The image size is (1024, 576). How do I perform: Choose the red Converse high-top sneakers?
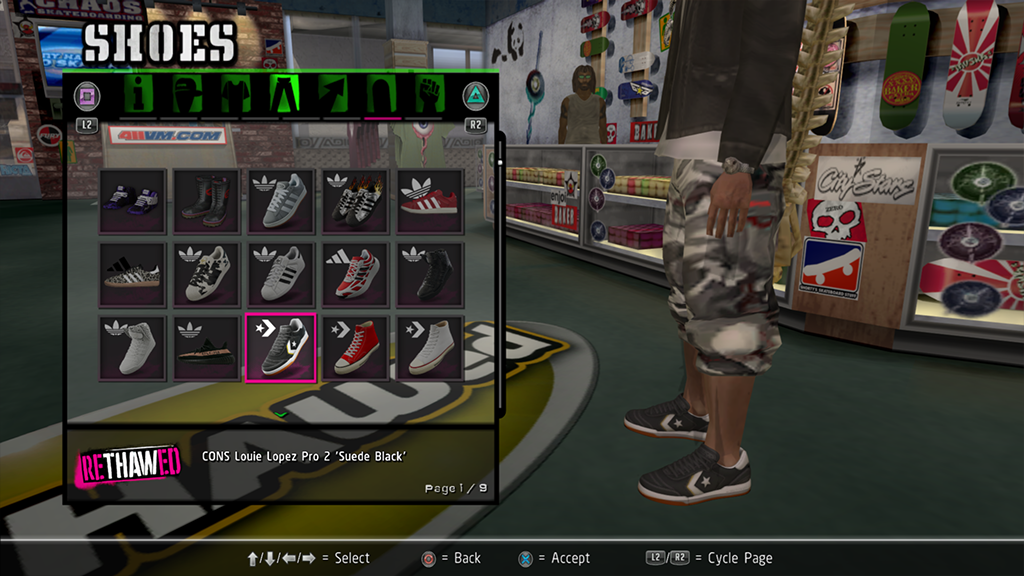(355, 347)
